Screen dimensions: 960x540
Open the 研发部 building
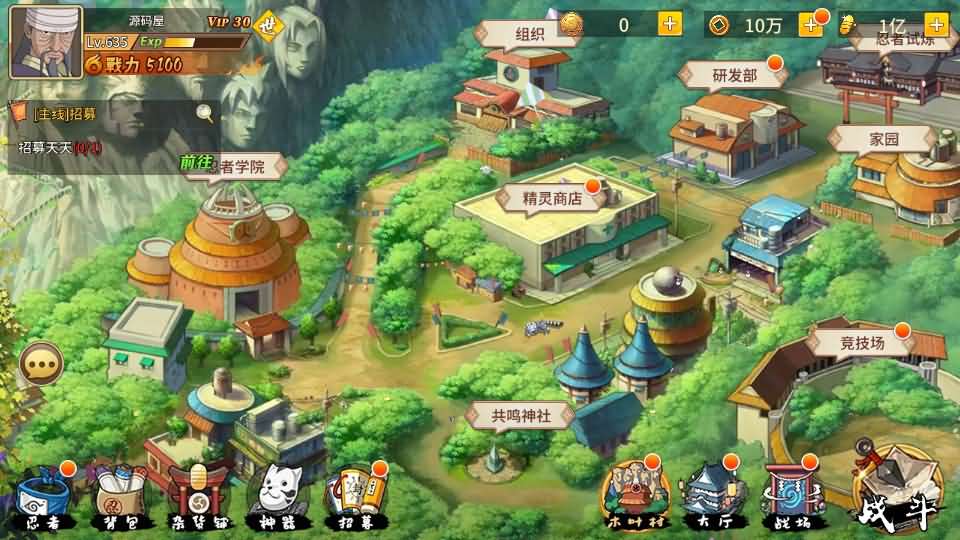(734, 75)
